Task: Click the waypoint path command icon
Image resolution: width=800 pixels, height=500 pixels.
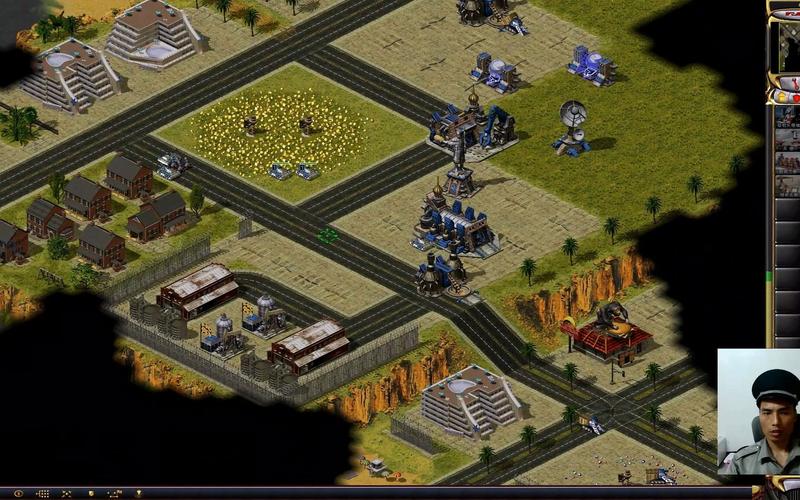Action: 114,493
